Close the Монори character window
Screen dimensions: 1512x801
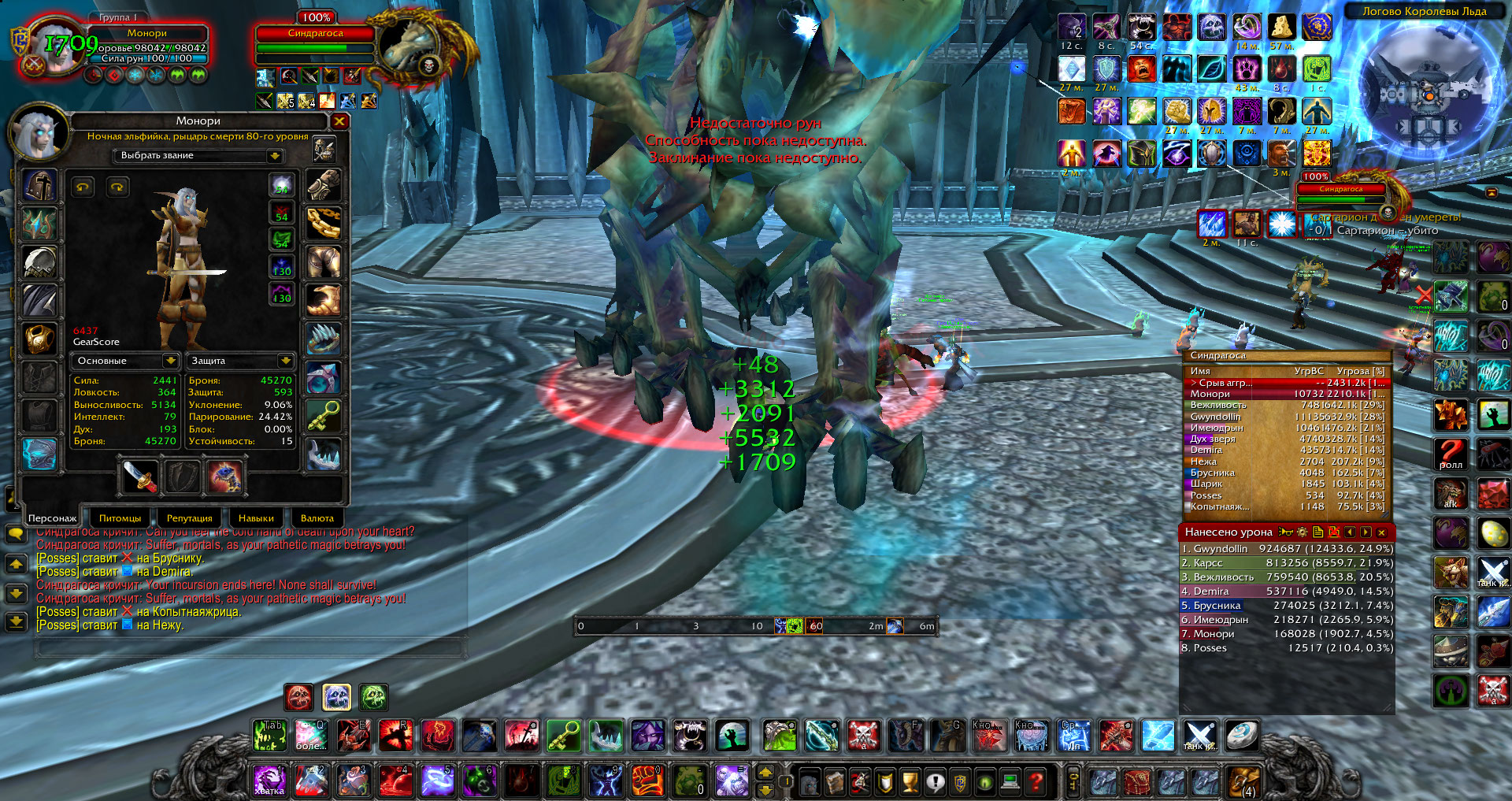[339, 121]
